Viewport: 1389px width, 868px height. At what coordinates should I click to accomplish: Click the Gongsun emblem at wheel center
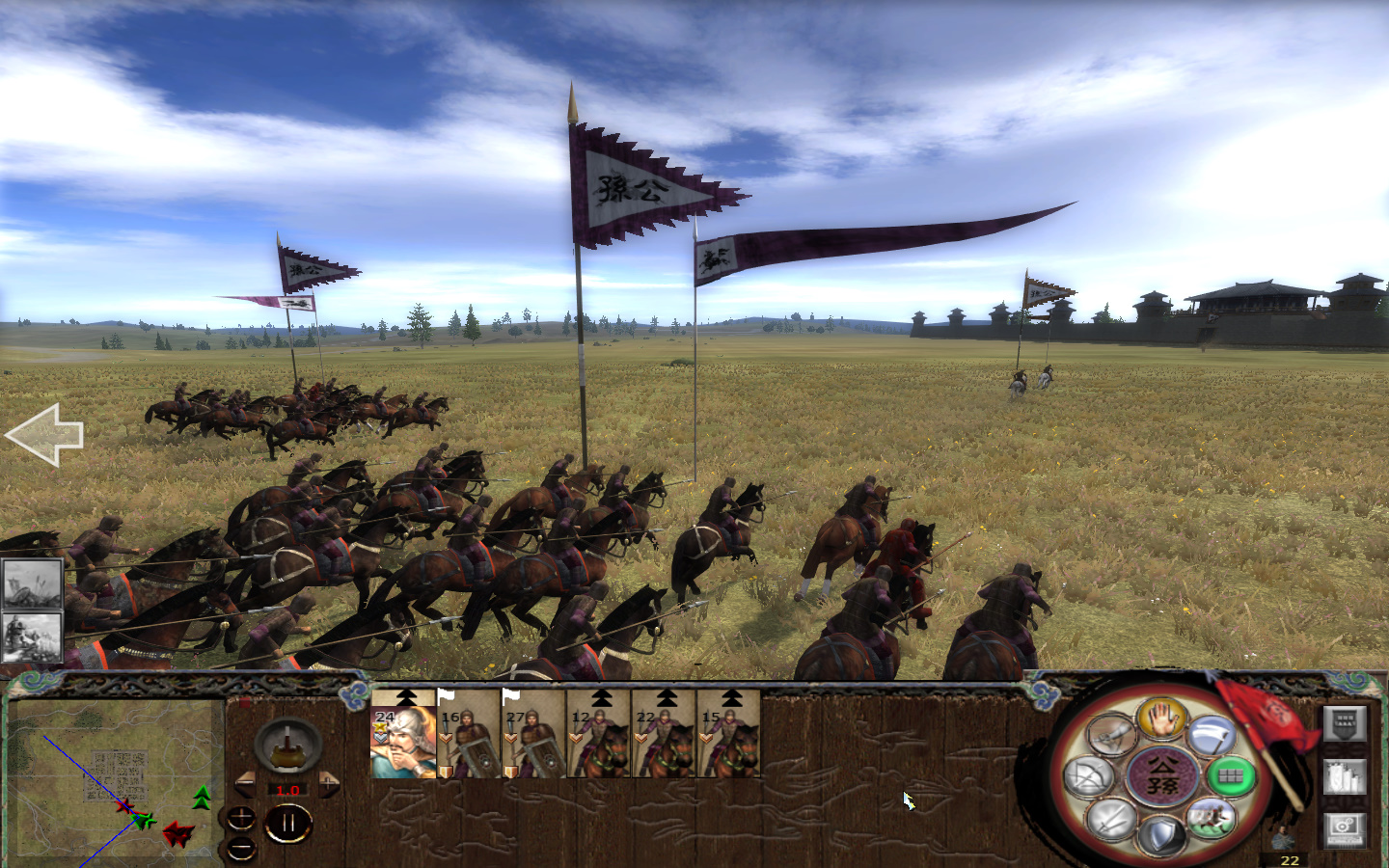(1163, 774)
